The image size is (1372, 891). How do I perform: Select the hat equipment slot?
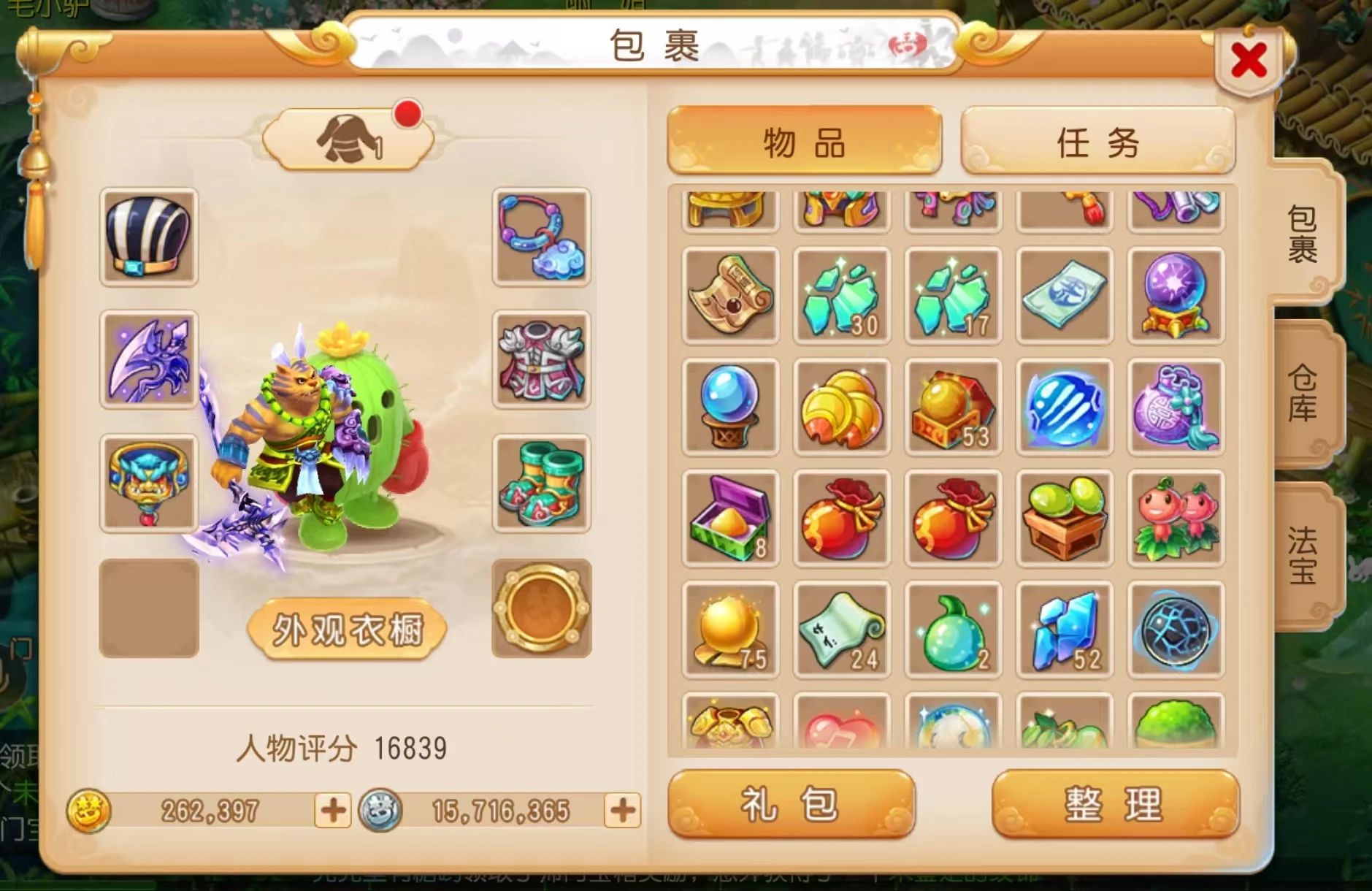tap(149, 241)
